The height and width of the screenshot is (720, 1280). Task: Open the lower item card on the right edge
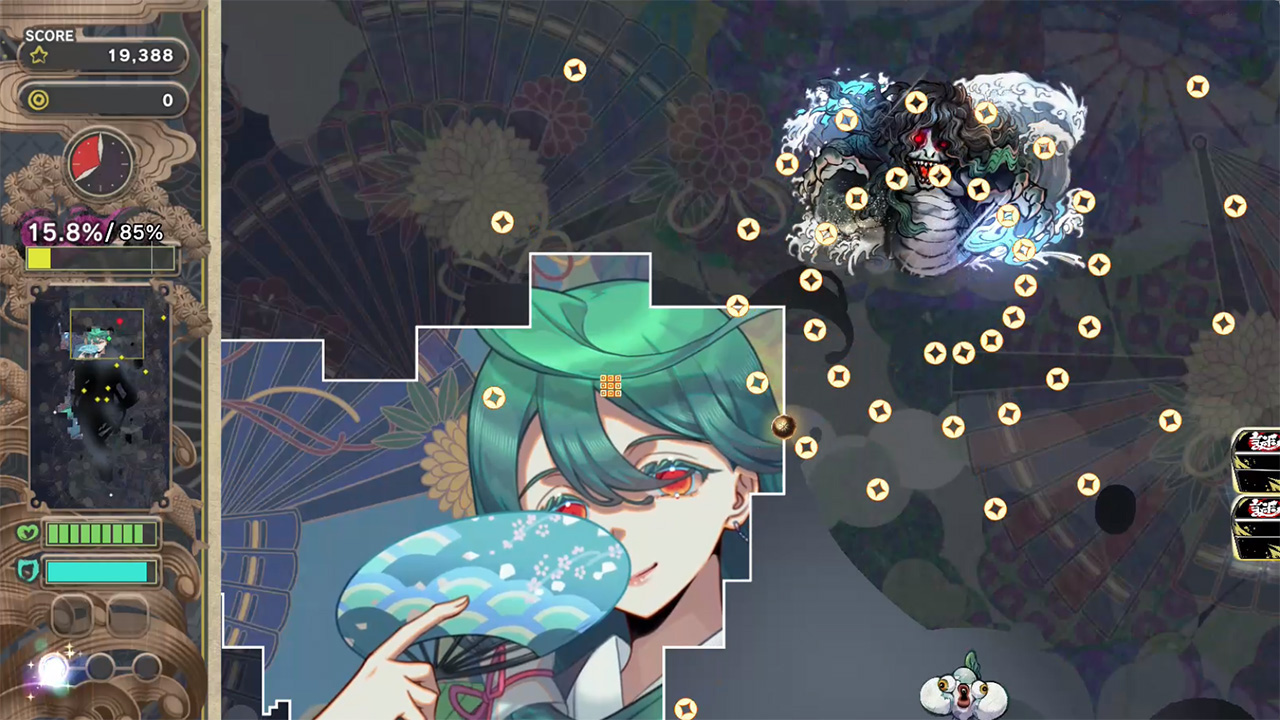coord(1262,525)
